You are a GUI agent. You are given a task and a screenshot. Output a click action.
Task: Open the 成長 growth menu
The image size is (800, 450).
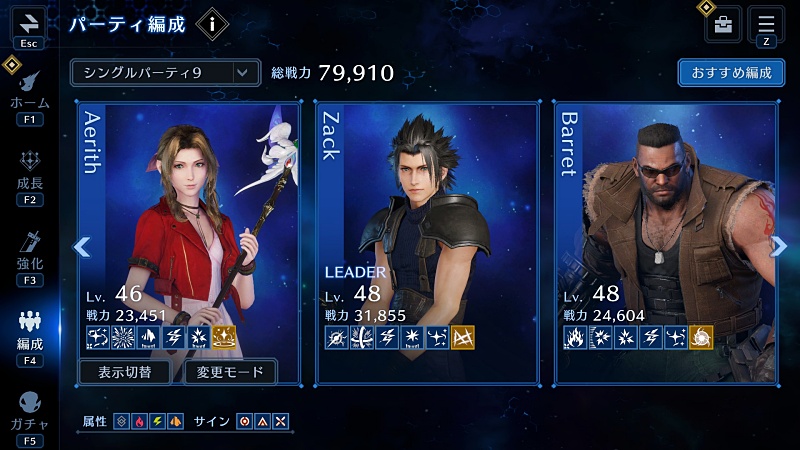click(29, 174)
